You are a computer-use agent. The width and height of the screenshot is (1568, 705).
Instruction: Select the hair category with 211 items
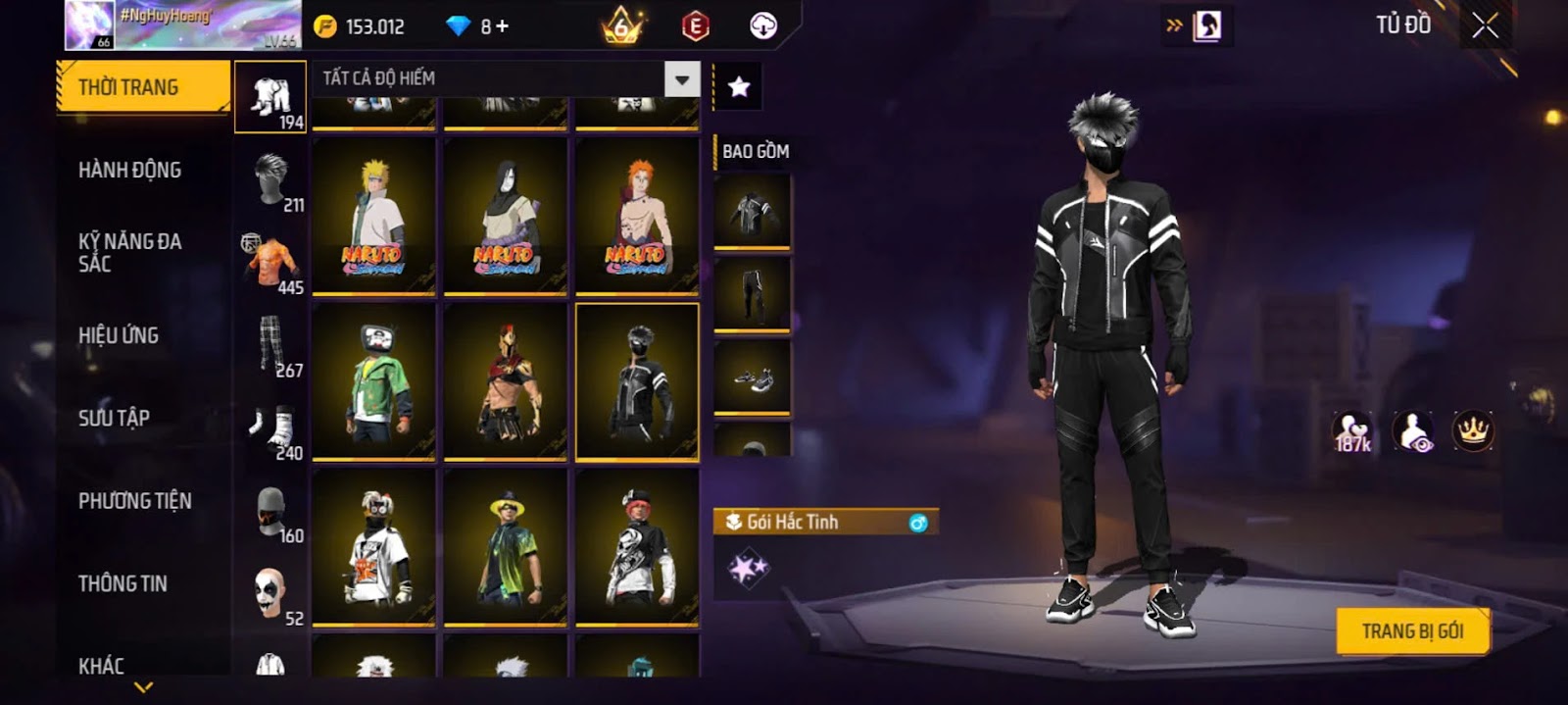pos(271,181)
